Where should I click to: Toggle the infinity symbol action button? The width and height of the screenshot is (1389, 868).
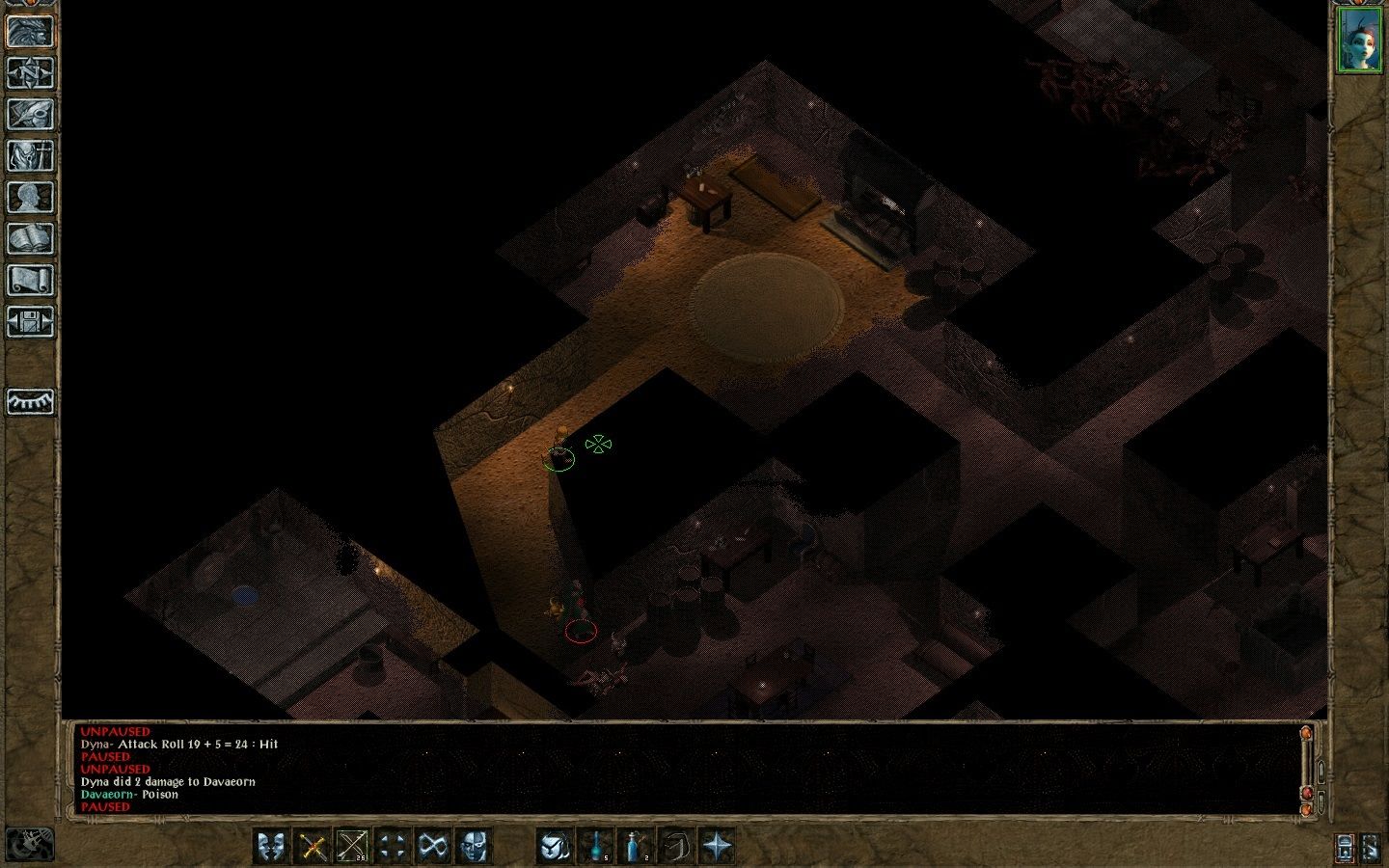click(x=431, y=847)
